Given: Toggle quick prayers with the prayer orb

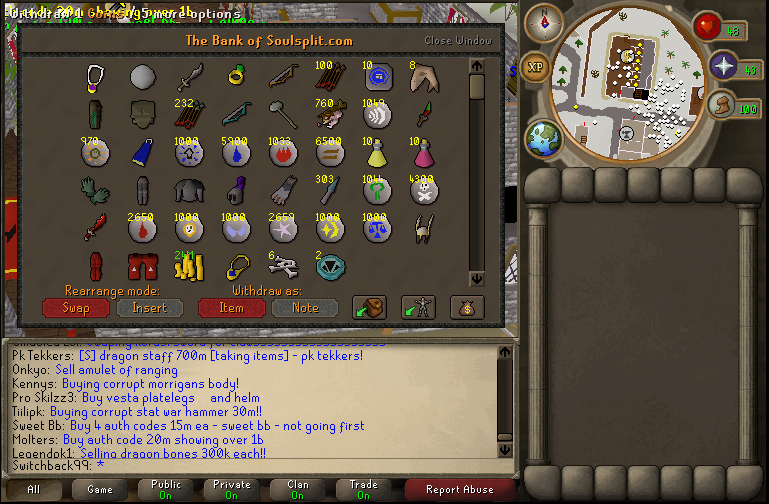Looking at the screenshot, I should pyautogui.click(x=724, y=67).
